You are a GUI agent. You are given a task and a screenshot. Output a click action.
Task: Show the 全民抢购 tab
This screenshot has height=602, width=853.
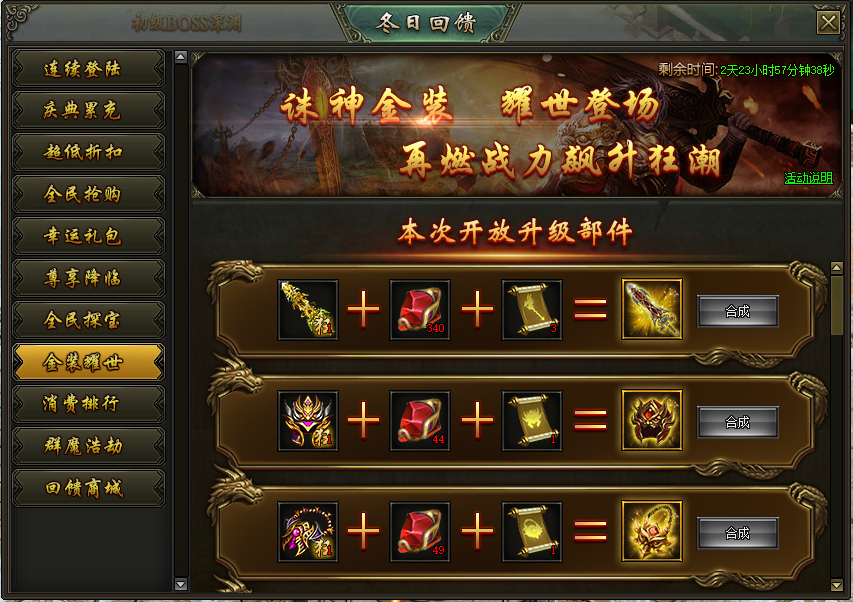point(88,195)
